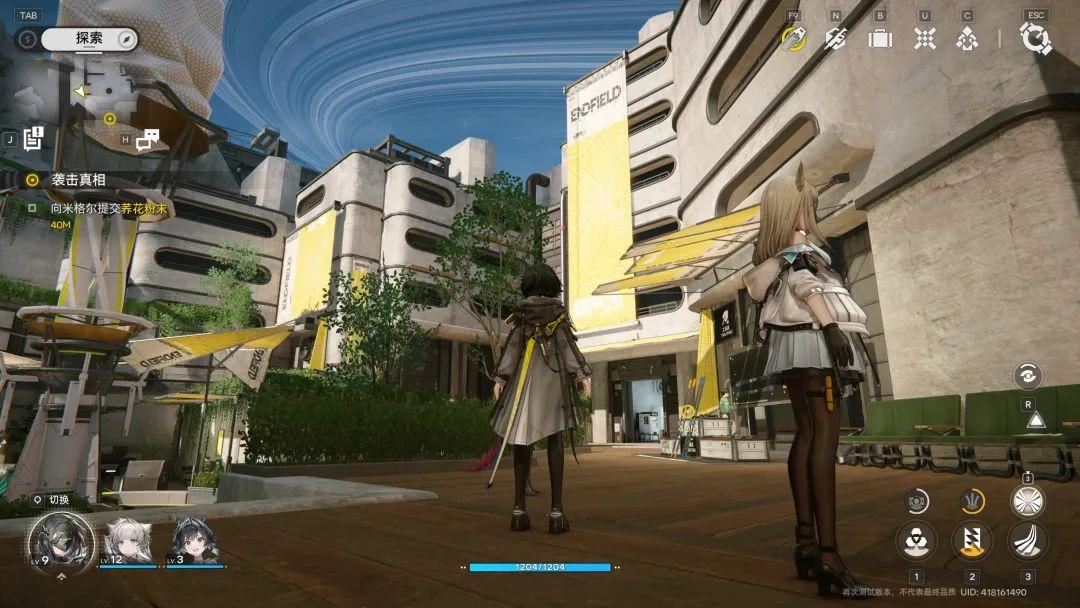1080x608 pixels.
Task: Activate the second skill with yellow base
Action: coord(971,540)
